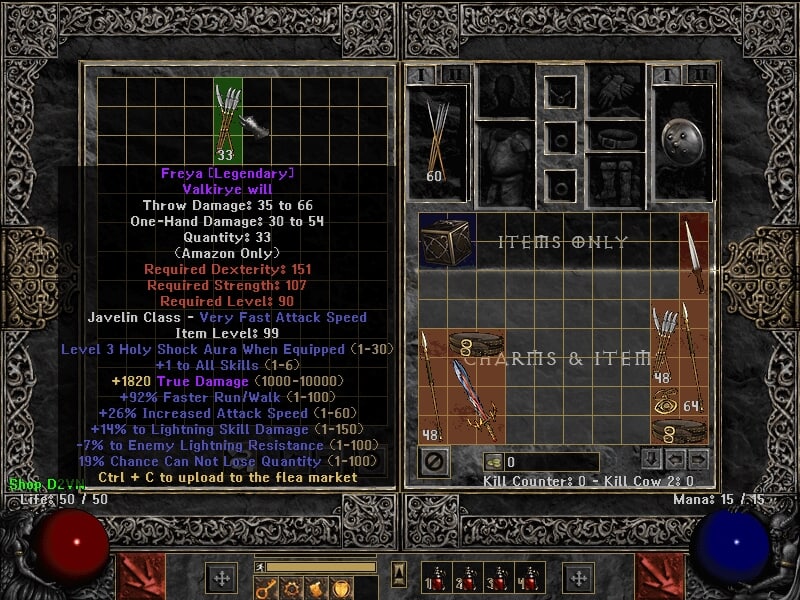Toggle the run/walk button
This screenshot has height=600, width=800.
[262, 567]
